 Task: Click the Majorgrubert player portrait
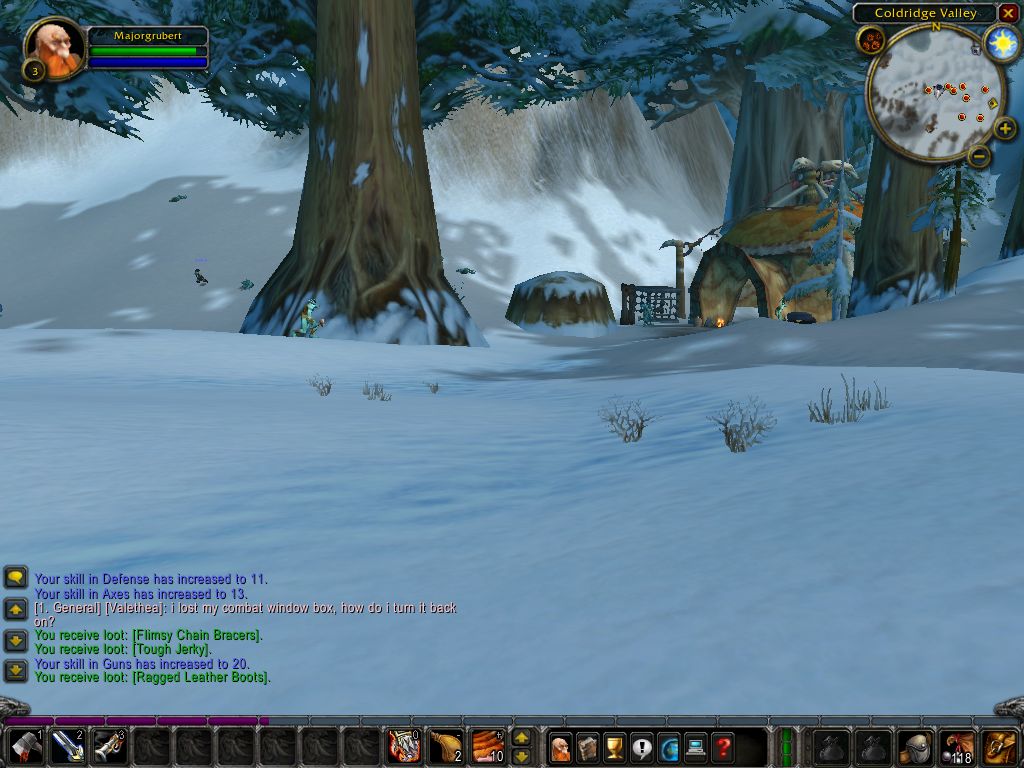click(x=54, y=47)
